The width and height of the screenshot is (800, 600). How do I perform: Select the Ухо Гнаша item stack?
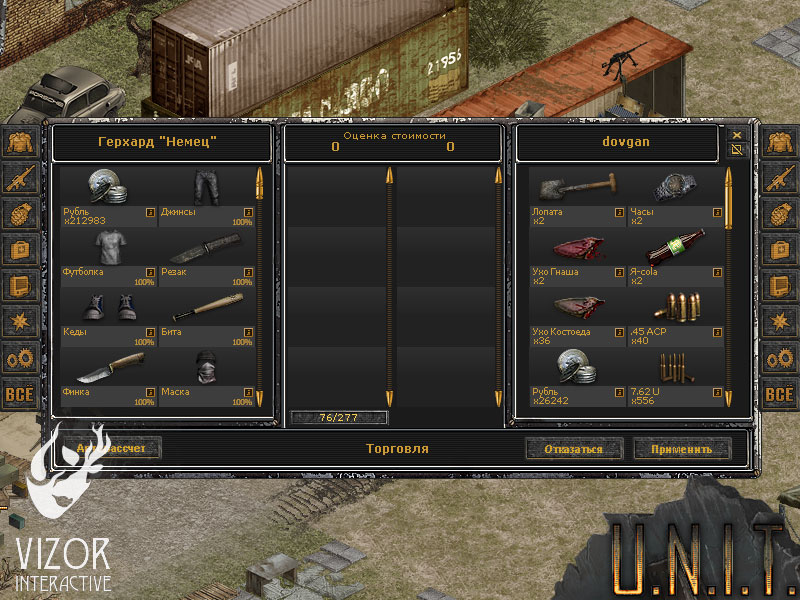click(x=577, y=248)
